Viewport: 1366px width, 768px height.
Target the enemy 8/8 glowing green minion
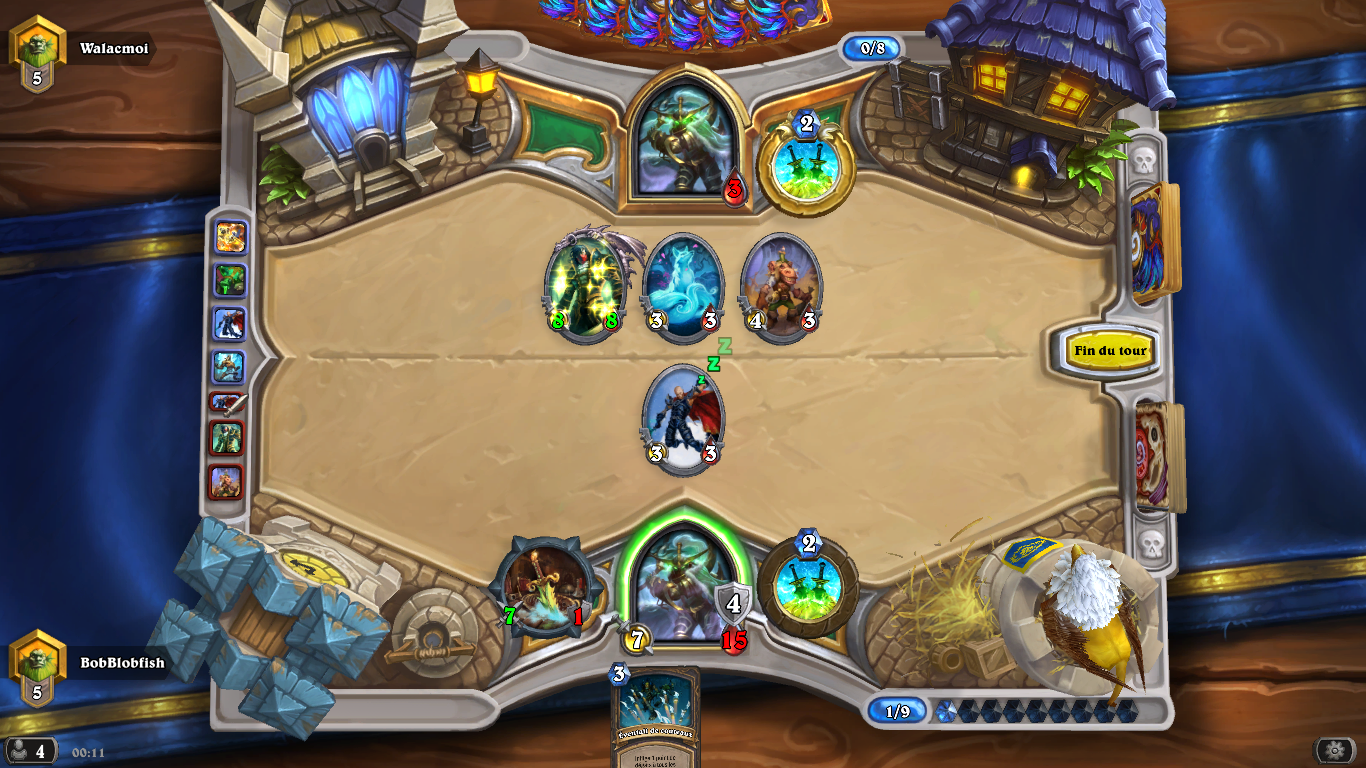[584, 286]
